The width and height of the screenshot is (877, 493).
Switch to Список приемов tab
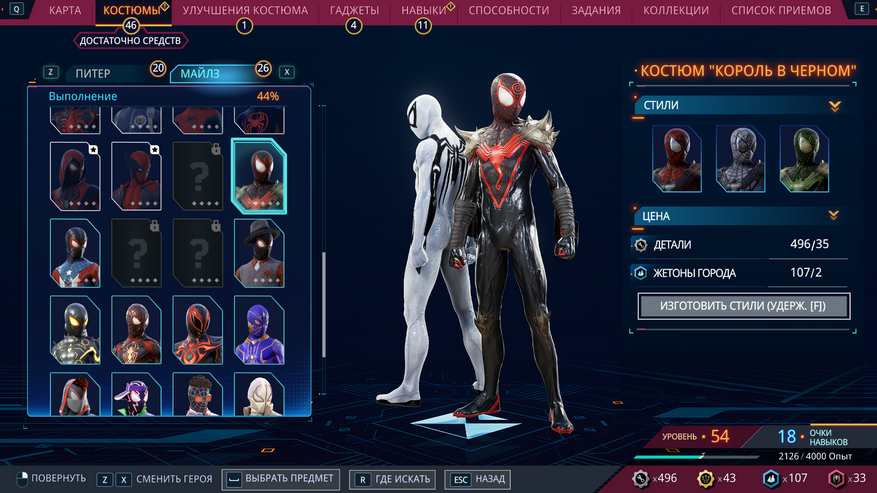pyautogui.click(x=780, y=11)
